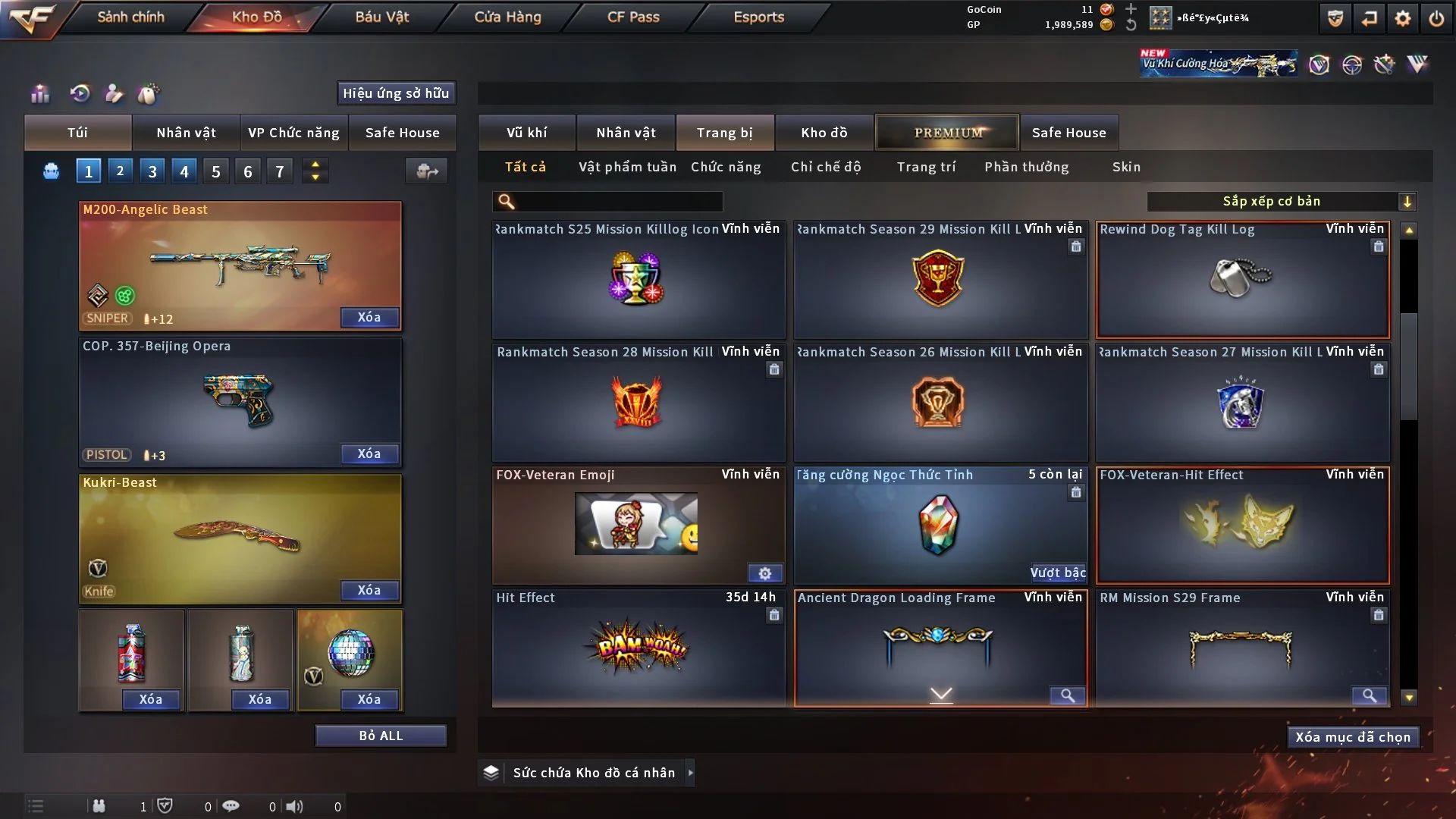The image size is (1456, 819).
Task: Select the Chức năng filter
Action: point(726,167)
